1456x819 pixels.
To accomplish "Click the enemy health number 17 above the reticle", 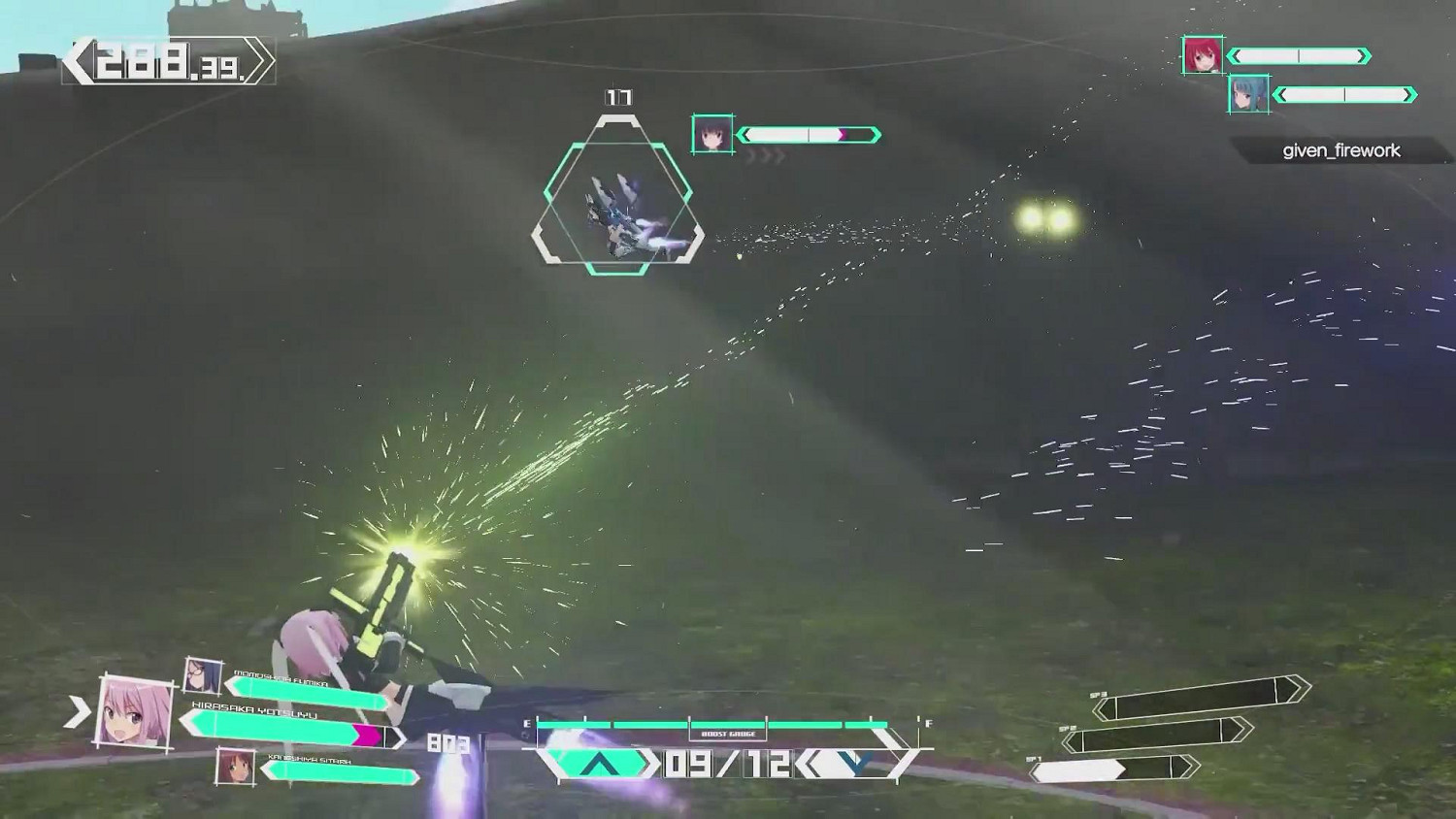I will 618,97.
